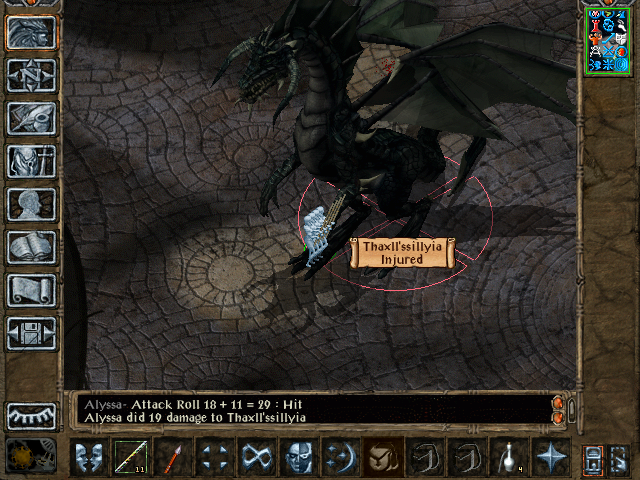Open game options via the floppy disk
This screenshot has width=640, height=480.
pyautogui.click(x=32, y=333)
